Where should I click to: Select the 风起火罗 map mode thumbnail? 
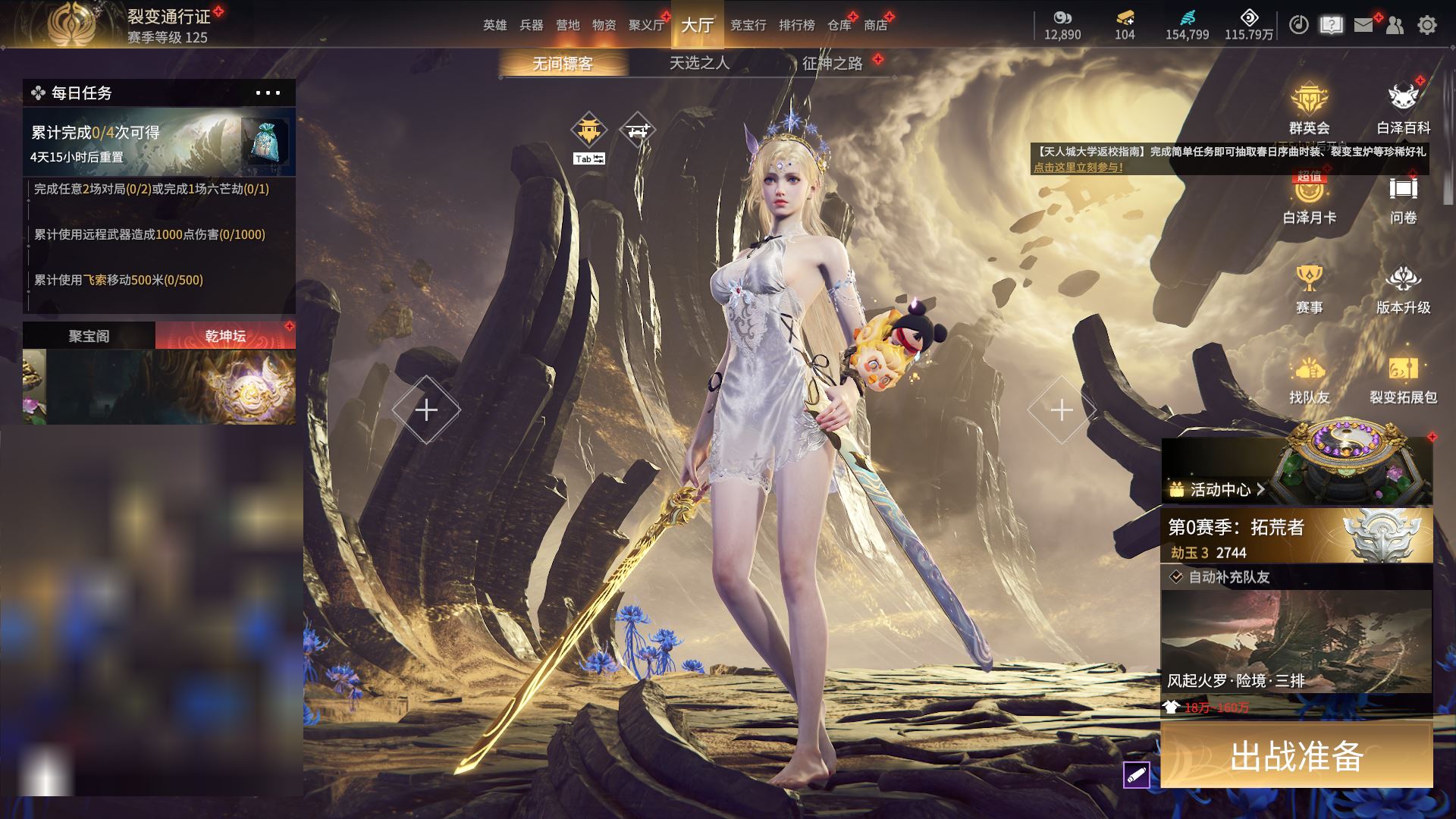[1296, 642]
